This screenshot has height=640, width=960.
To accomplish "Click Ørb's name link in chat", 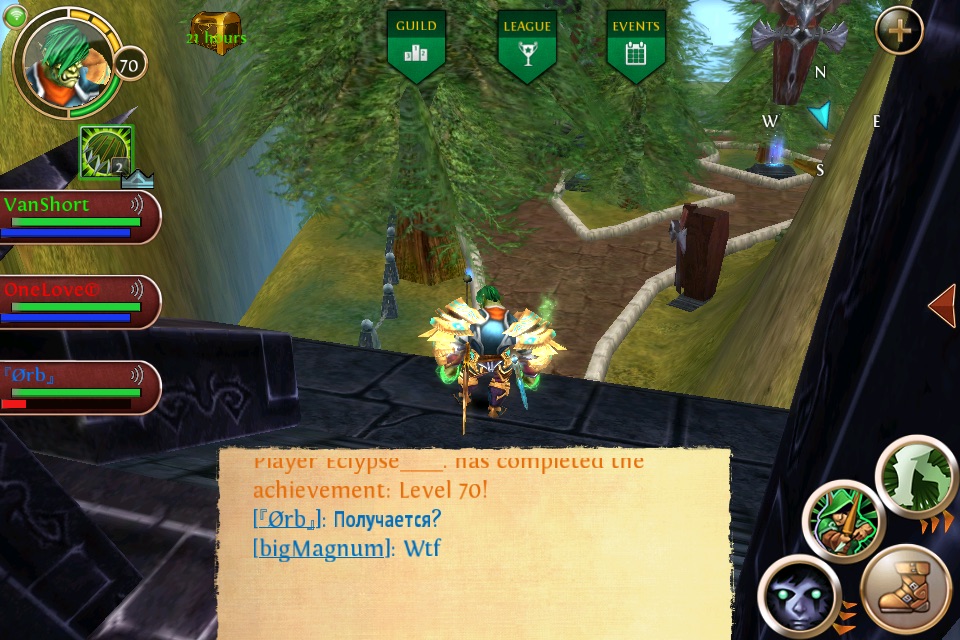I will pyautogui.click(x=288, y=520).
